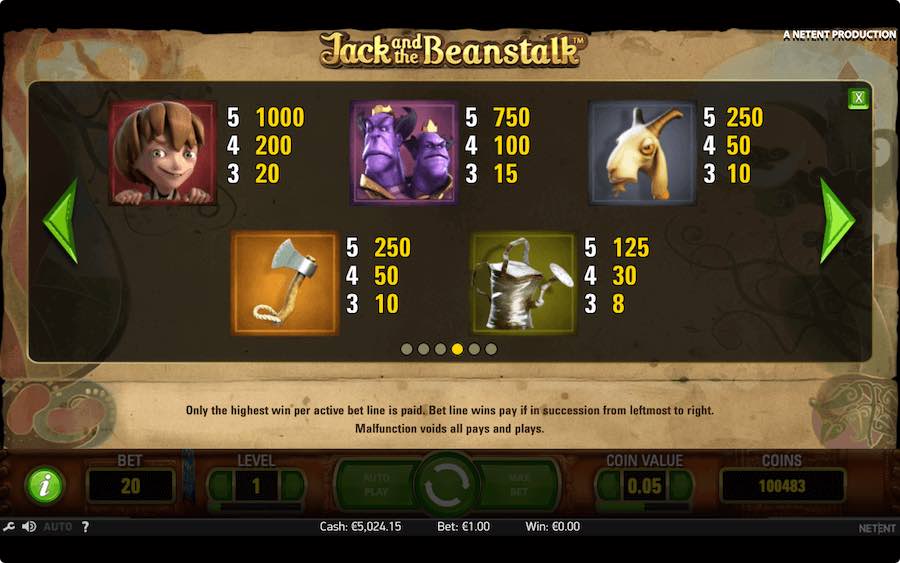Choose Max Bet
This screenshot has height=563, width=900.
[518, 485]
